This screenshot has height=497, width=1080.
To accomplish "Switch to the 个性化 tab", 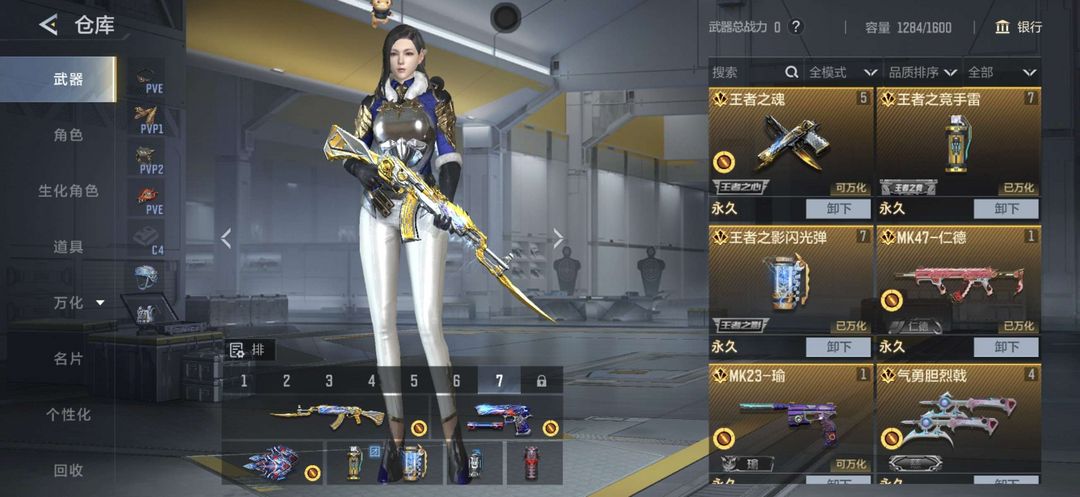I will [68, 414].
